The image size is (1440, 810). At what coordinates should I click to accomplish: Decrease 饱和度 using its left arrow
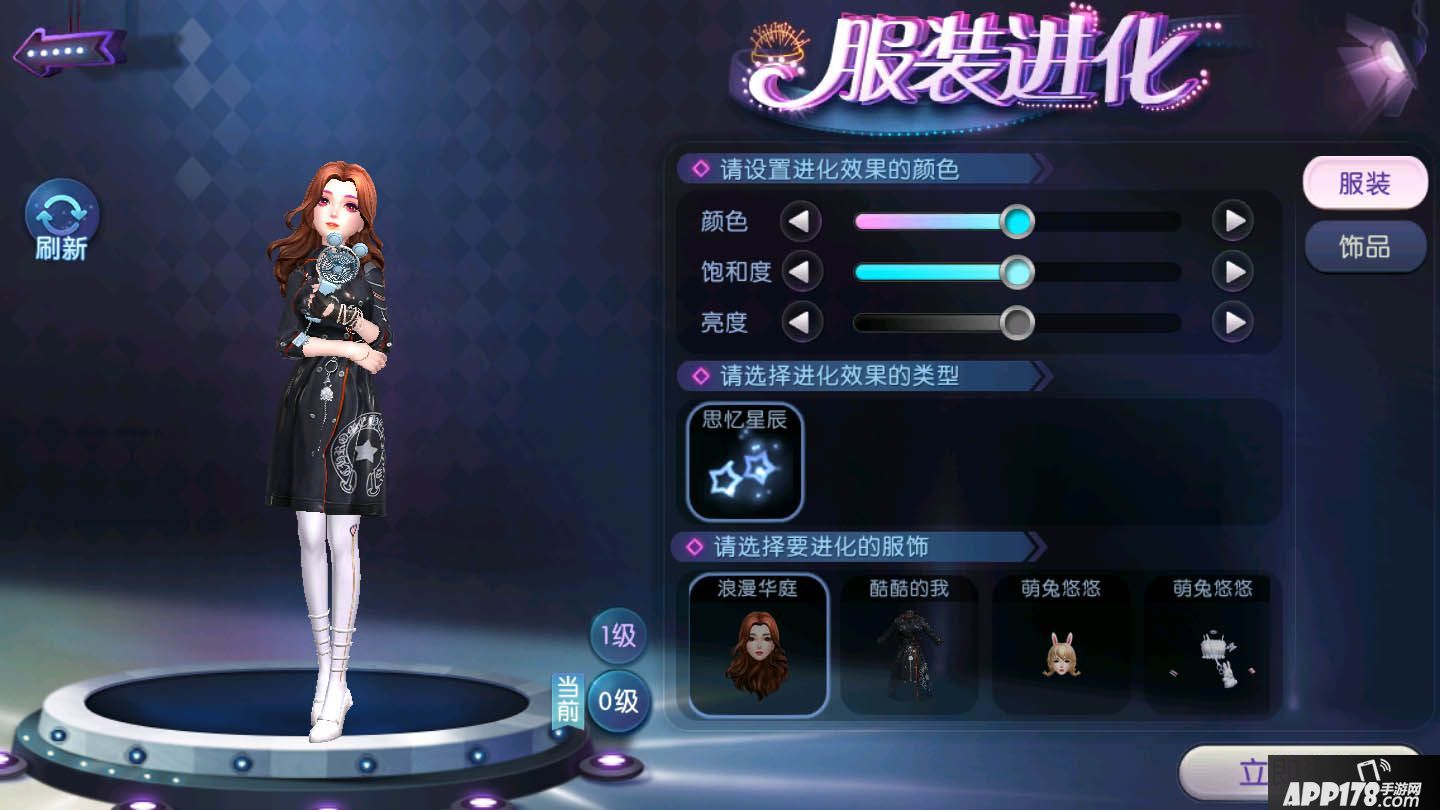click(x=803, y=271)
